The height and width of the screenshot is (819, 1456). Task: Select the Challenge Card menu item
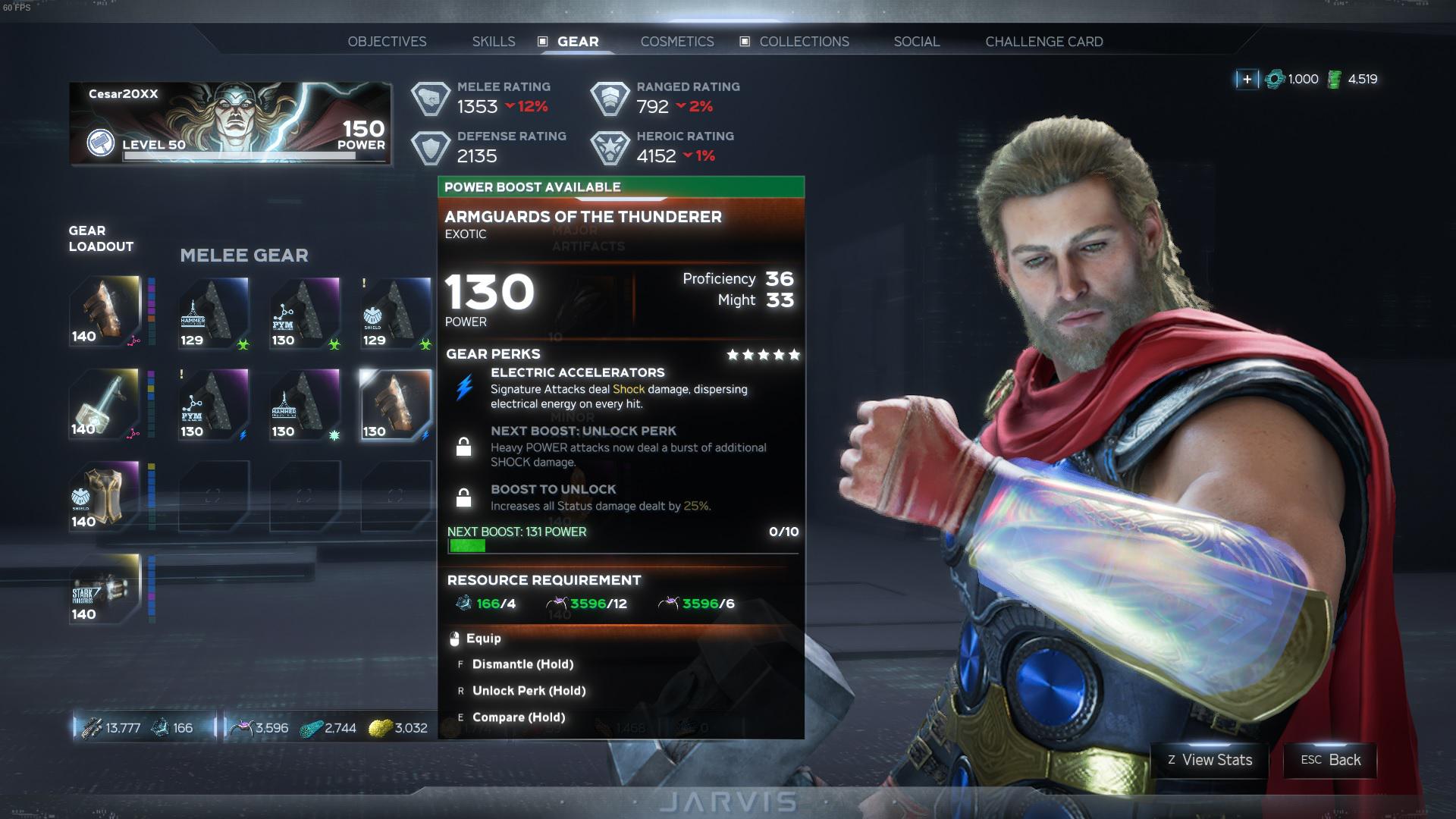pos(1044,42)
